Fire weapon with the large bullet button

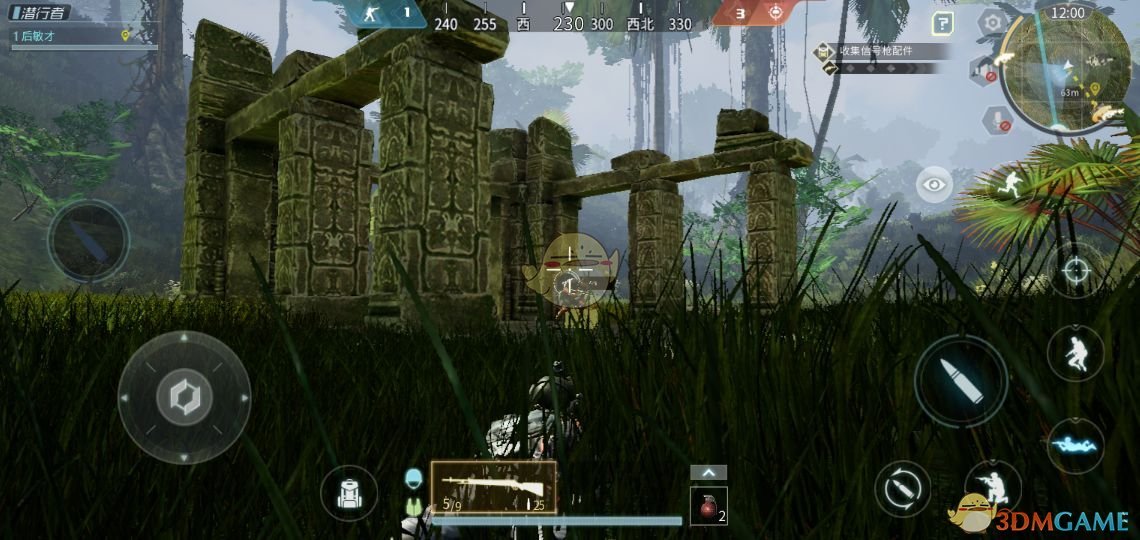(x=960, y=381)
